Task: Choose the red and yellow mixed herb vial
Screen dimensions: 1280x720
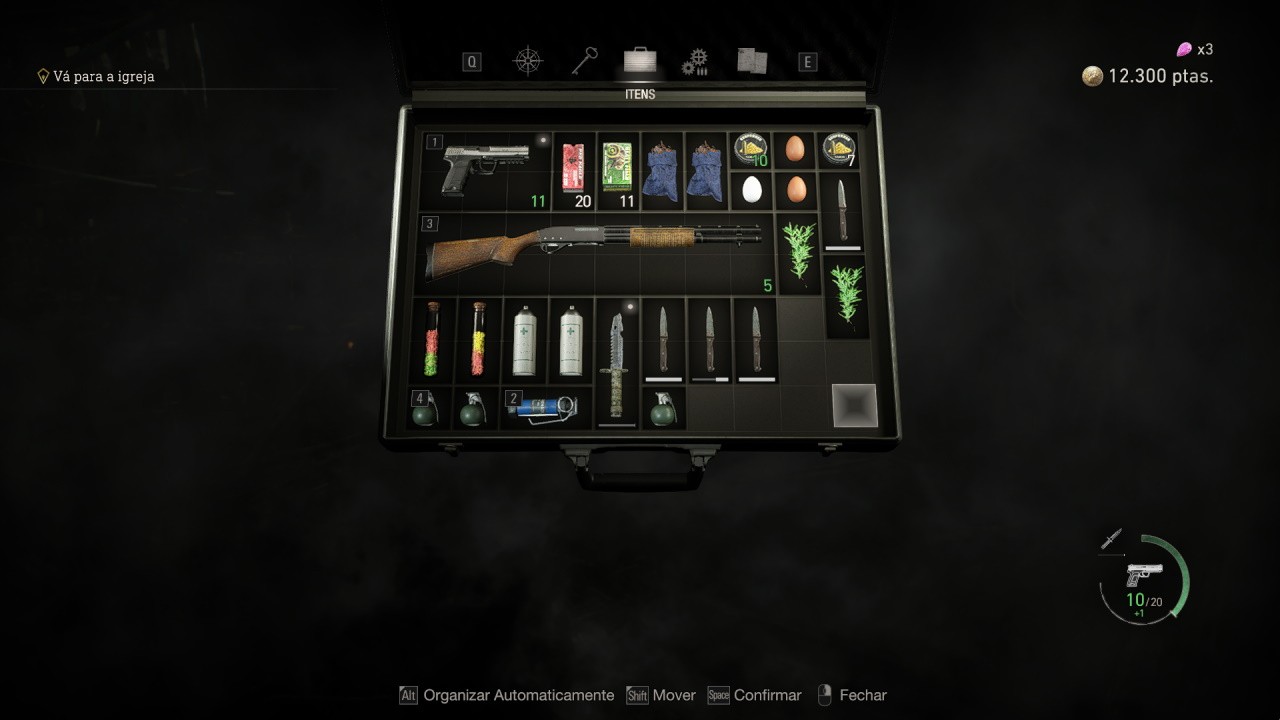Action: tap(479, 340)
